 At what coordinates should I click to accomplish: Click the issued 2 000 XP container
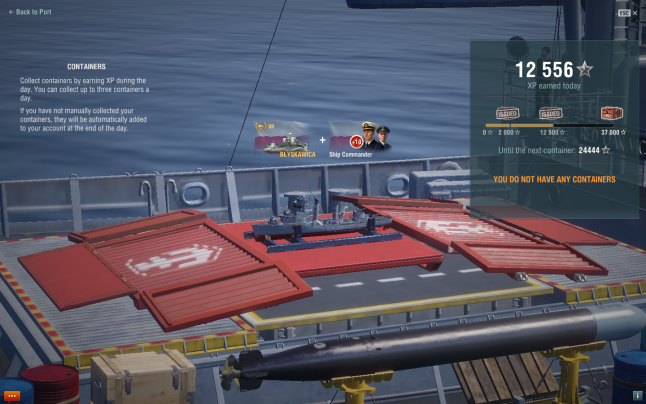click(509, 113)
